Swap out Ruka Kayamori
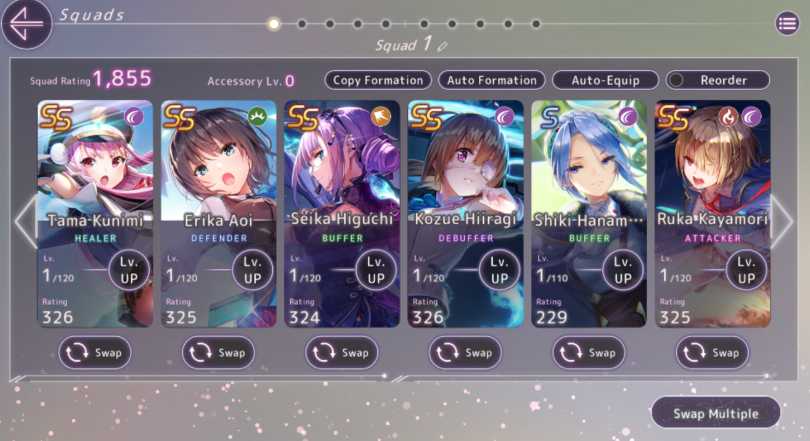The image size is (810, 441). click(x=712, y=352)
